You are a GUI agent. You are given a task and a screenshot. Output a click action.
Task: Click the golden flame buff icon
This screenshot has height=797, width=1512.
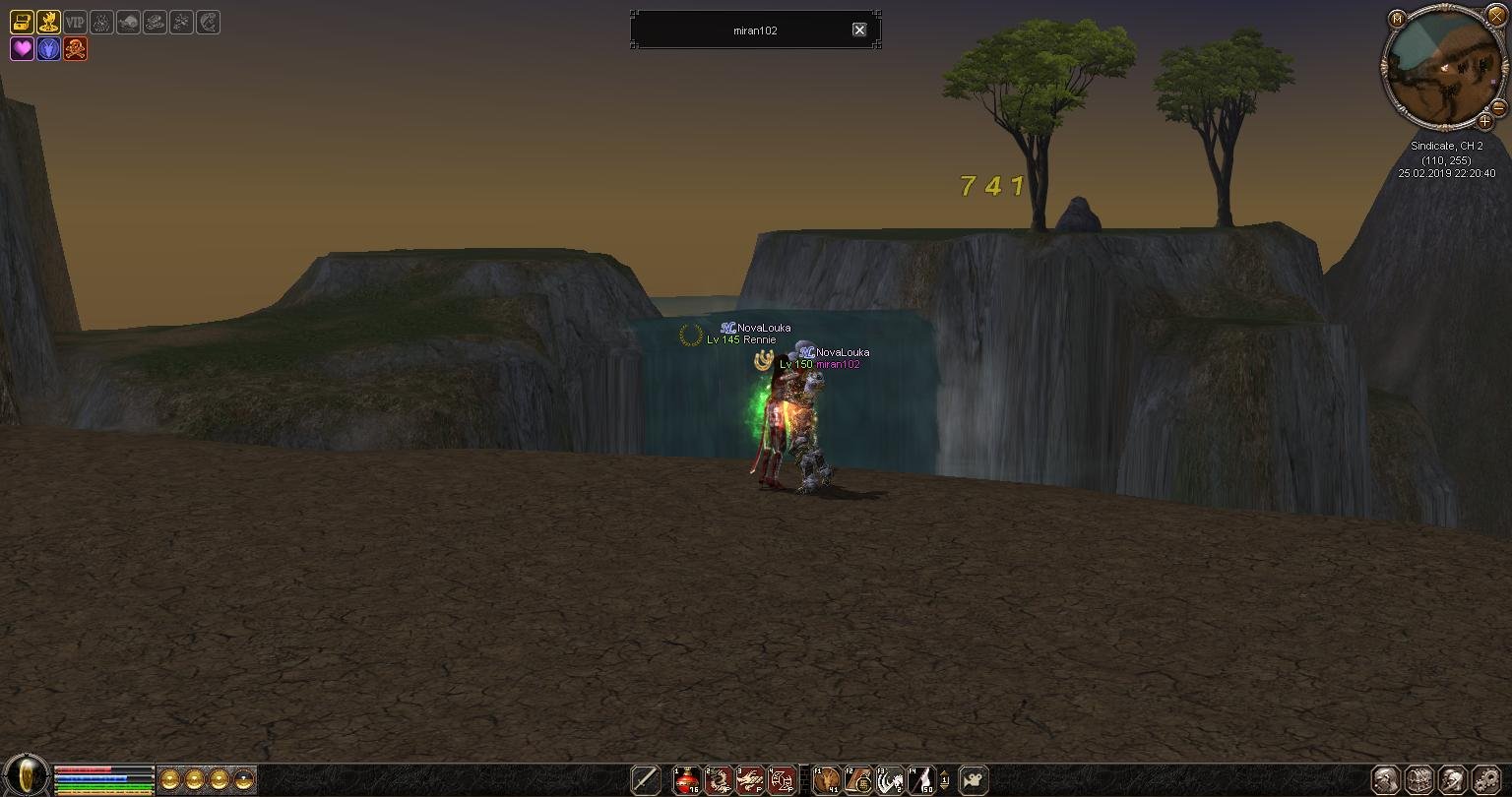(x=48, y=22)
